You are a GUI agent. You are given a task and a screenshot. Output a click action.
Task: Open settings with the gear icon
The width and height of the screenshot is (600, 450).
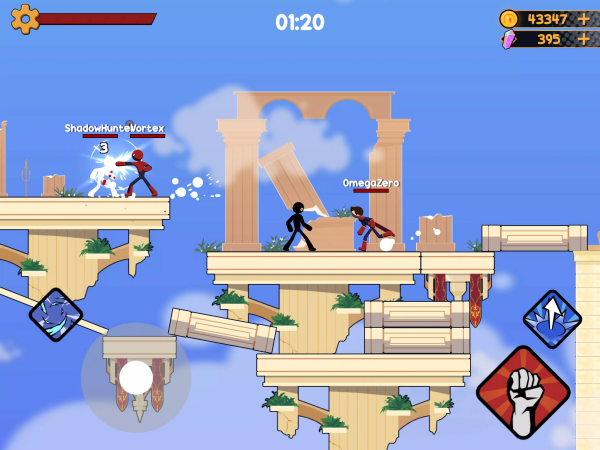(24, 18)
